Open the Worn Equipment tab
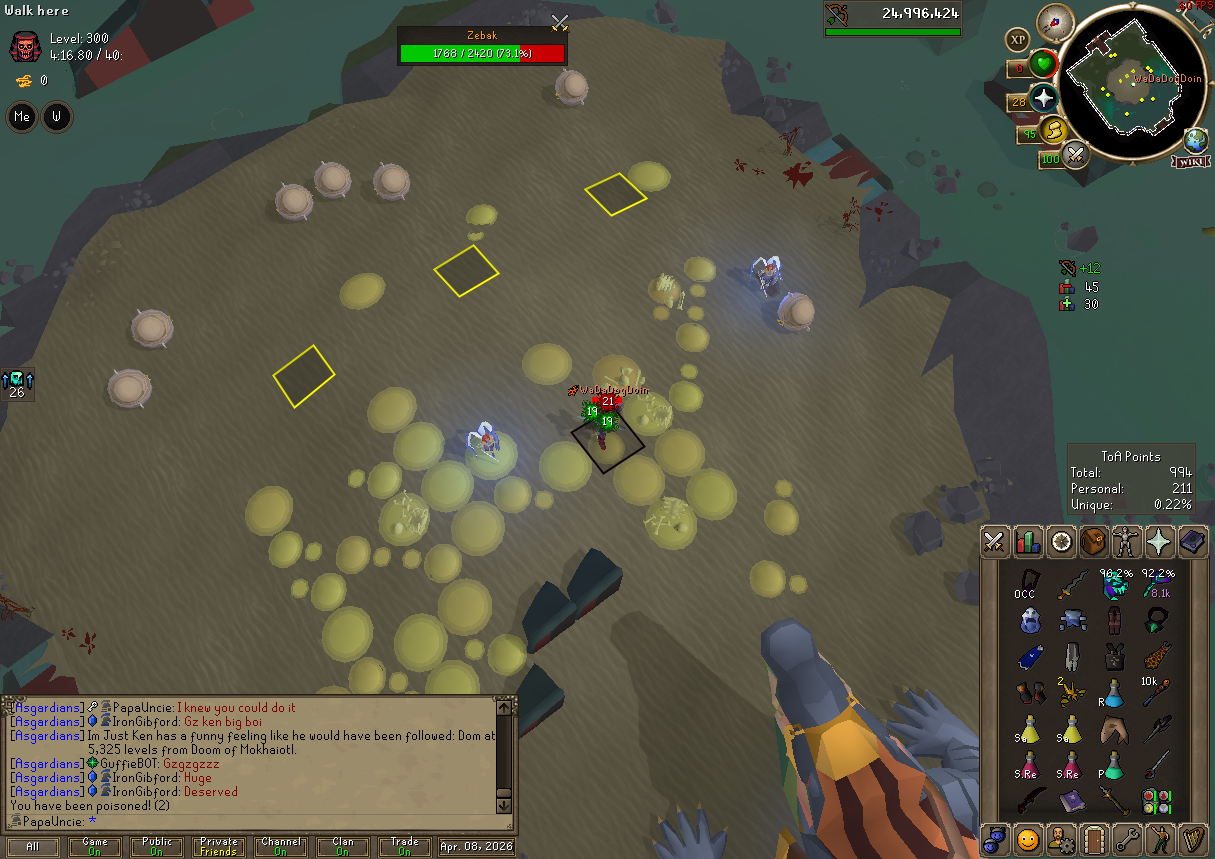Screen dimensions: 1215x859 (x=1127, y=542)
